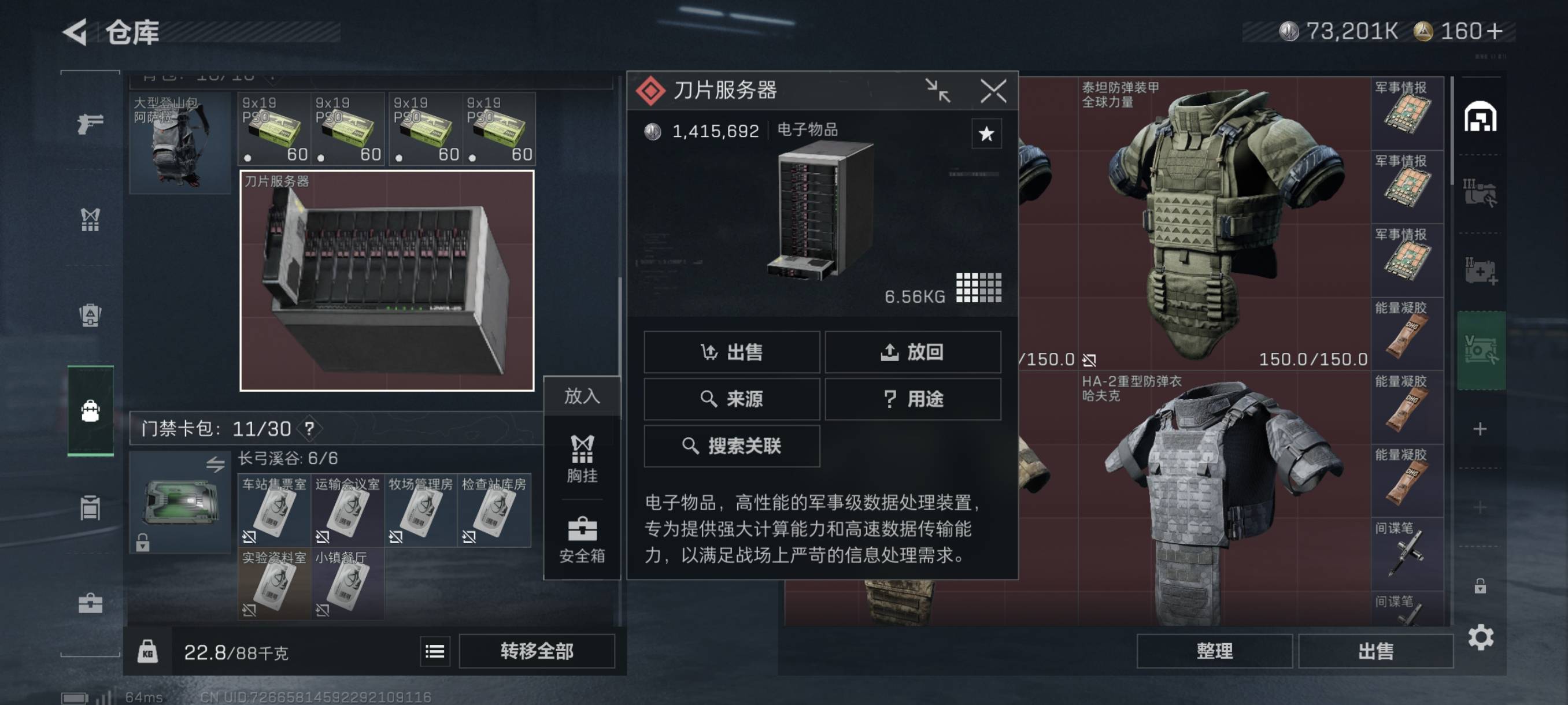The image size is (1568, 705).
Task: Select the HA-2重型防弹衣 armor
Action: [x=1223, y=499]
